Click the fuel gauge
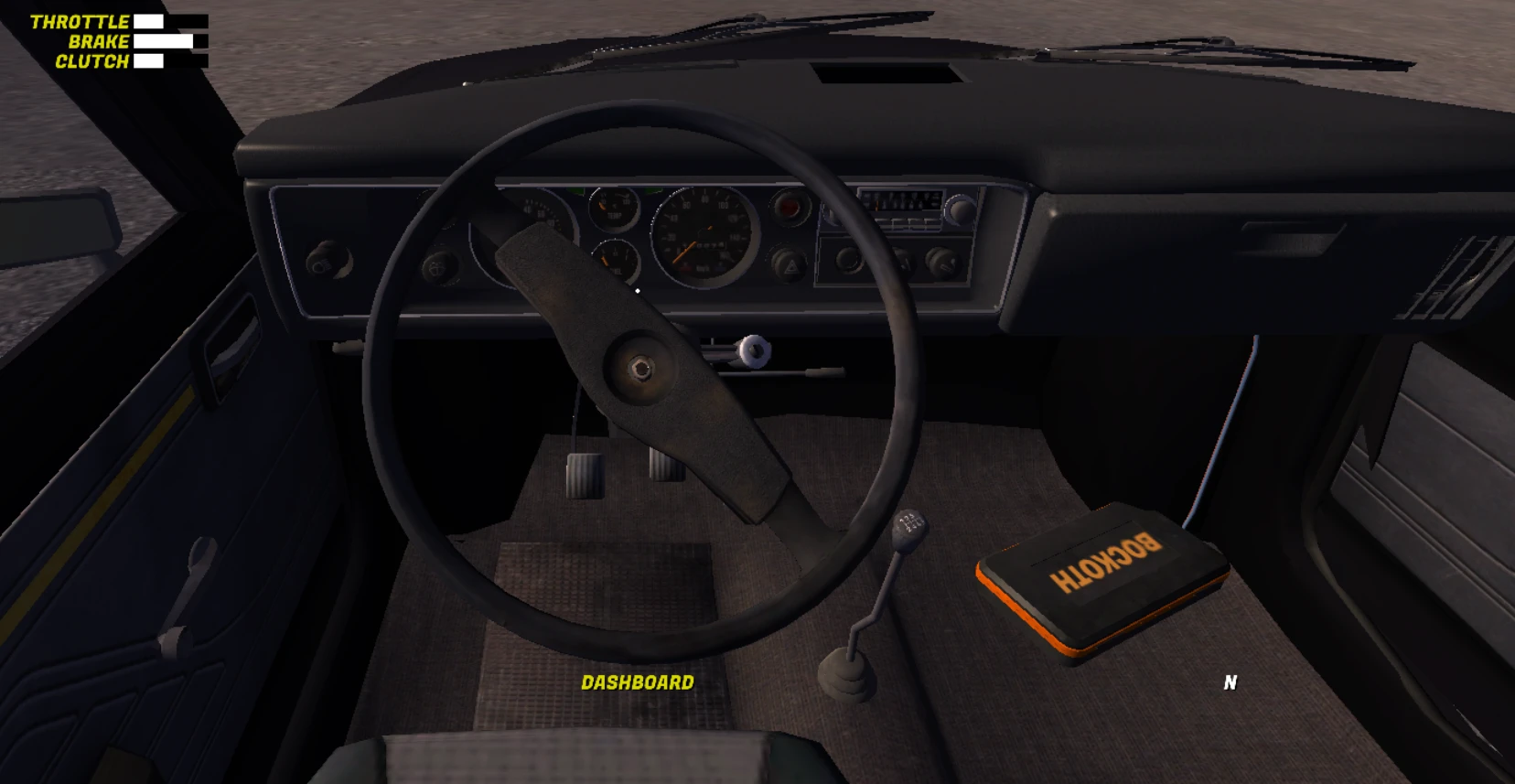Screen dimensions: 1515x784 coord(615,259)
